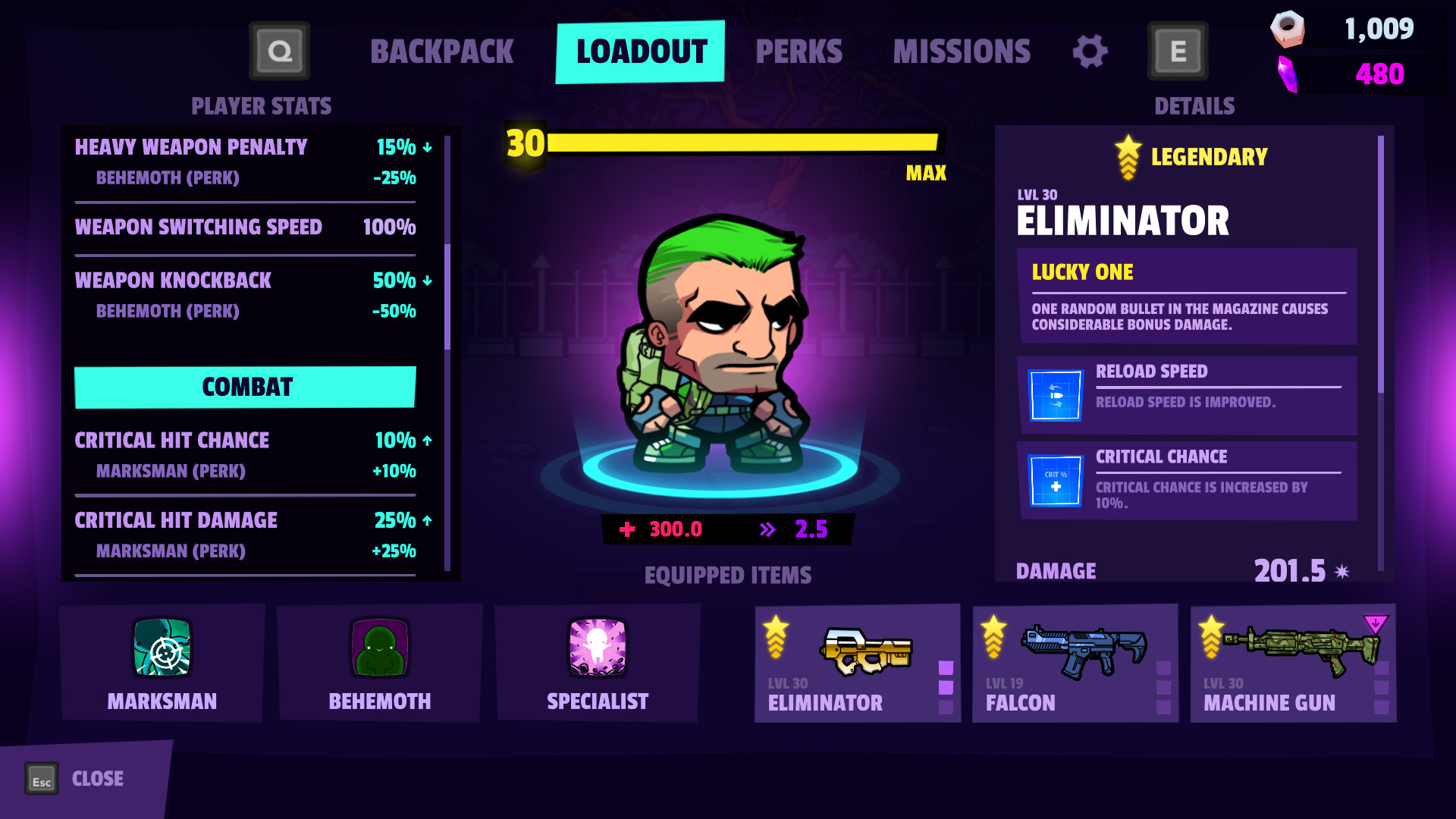Equip the Machine Gun weapon
The image size is (1456, 819).
coord(1292,664)
